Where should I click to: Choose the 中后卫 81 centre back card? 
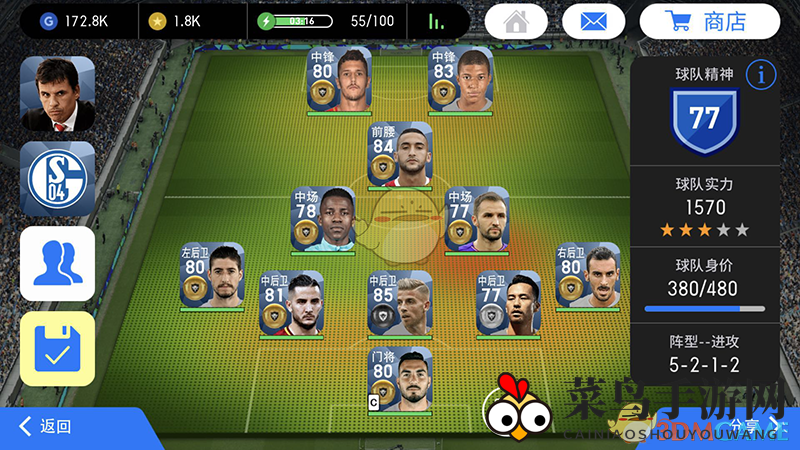pyautogui.click(x=290, y=302)
